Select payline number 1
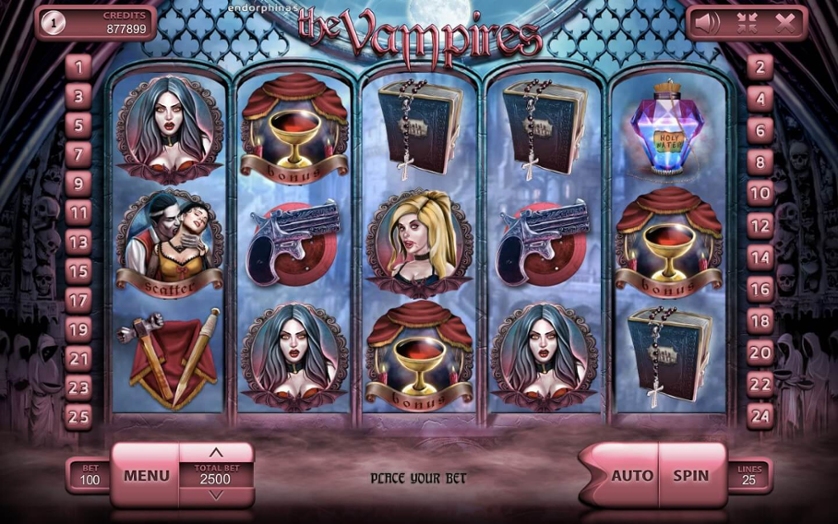The image size is (838, 524). 78,67
